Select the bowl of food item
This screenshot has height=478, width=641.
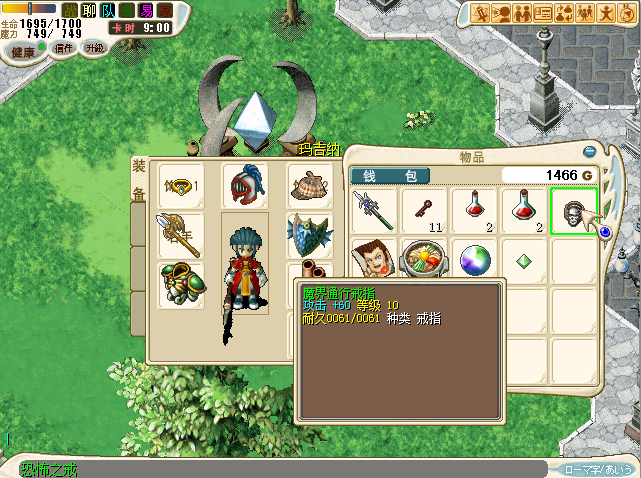(425, 259)
